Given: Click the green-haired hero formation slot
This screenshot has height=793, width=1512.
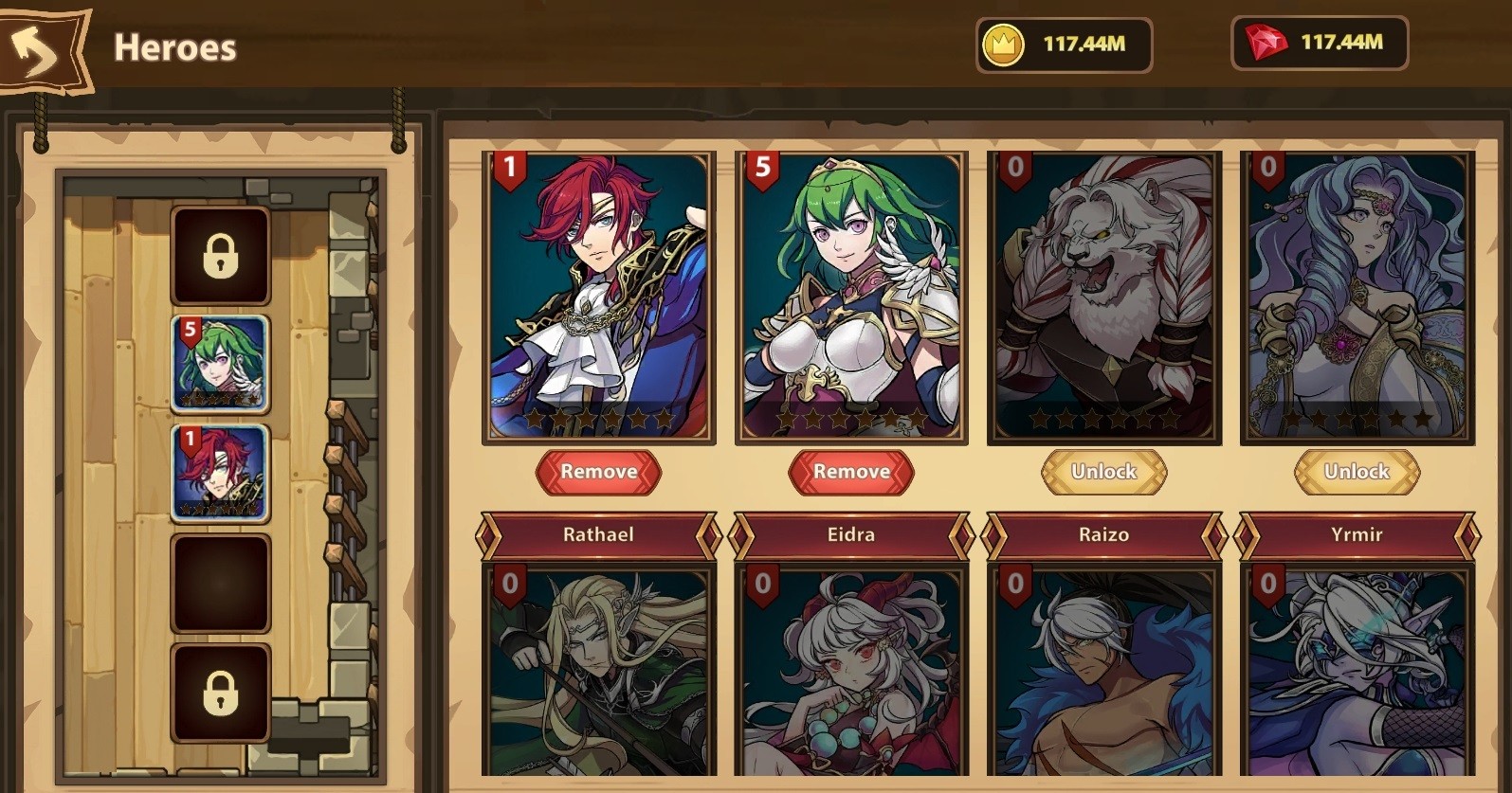Looking at the screenshot, I should [x=220, y=364].
